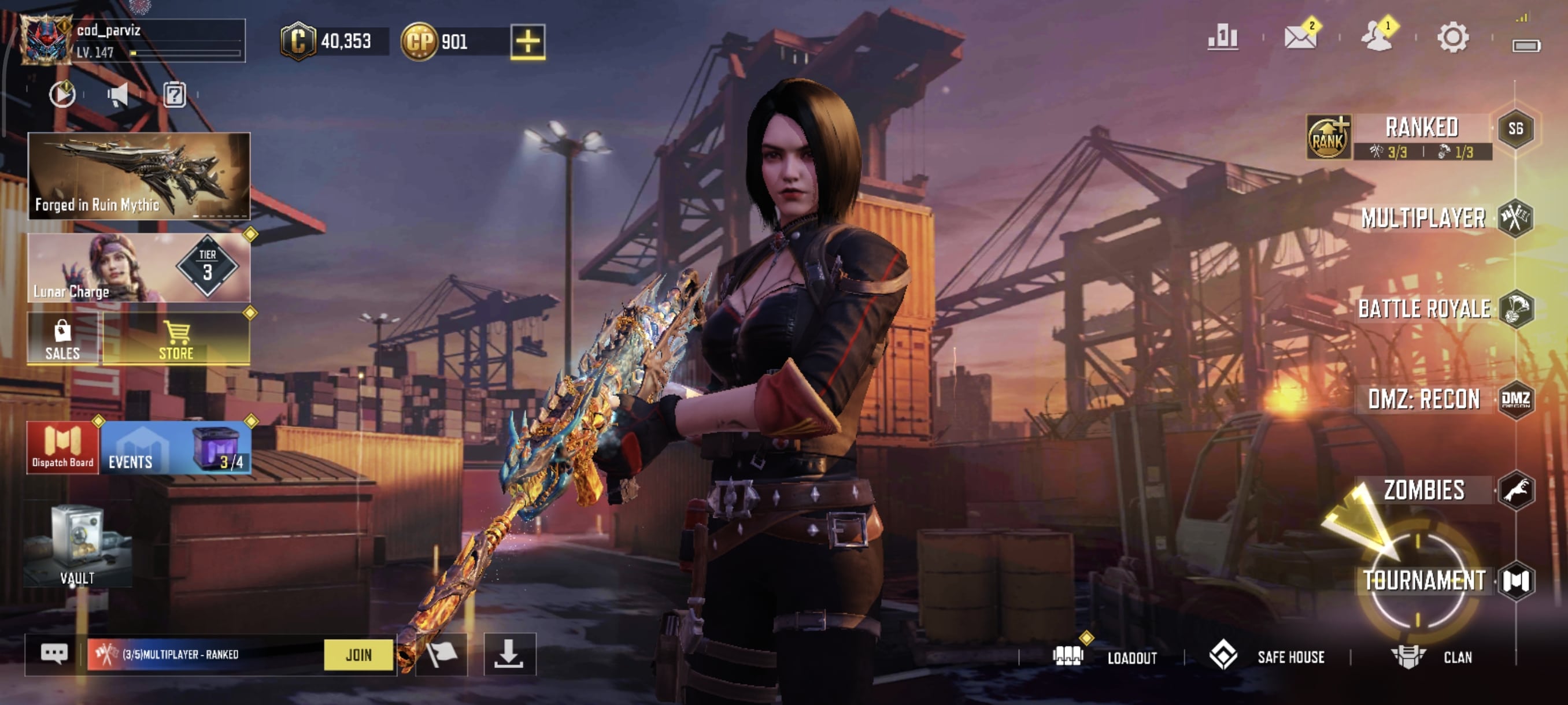1568x705 pixels.
Task: Check the mail envelope inbox
Action: pos(1299,37)
